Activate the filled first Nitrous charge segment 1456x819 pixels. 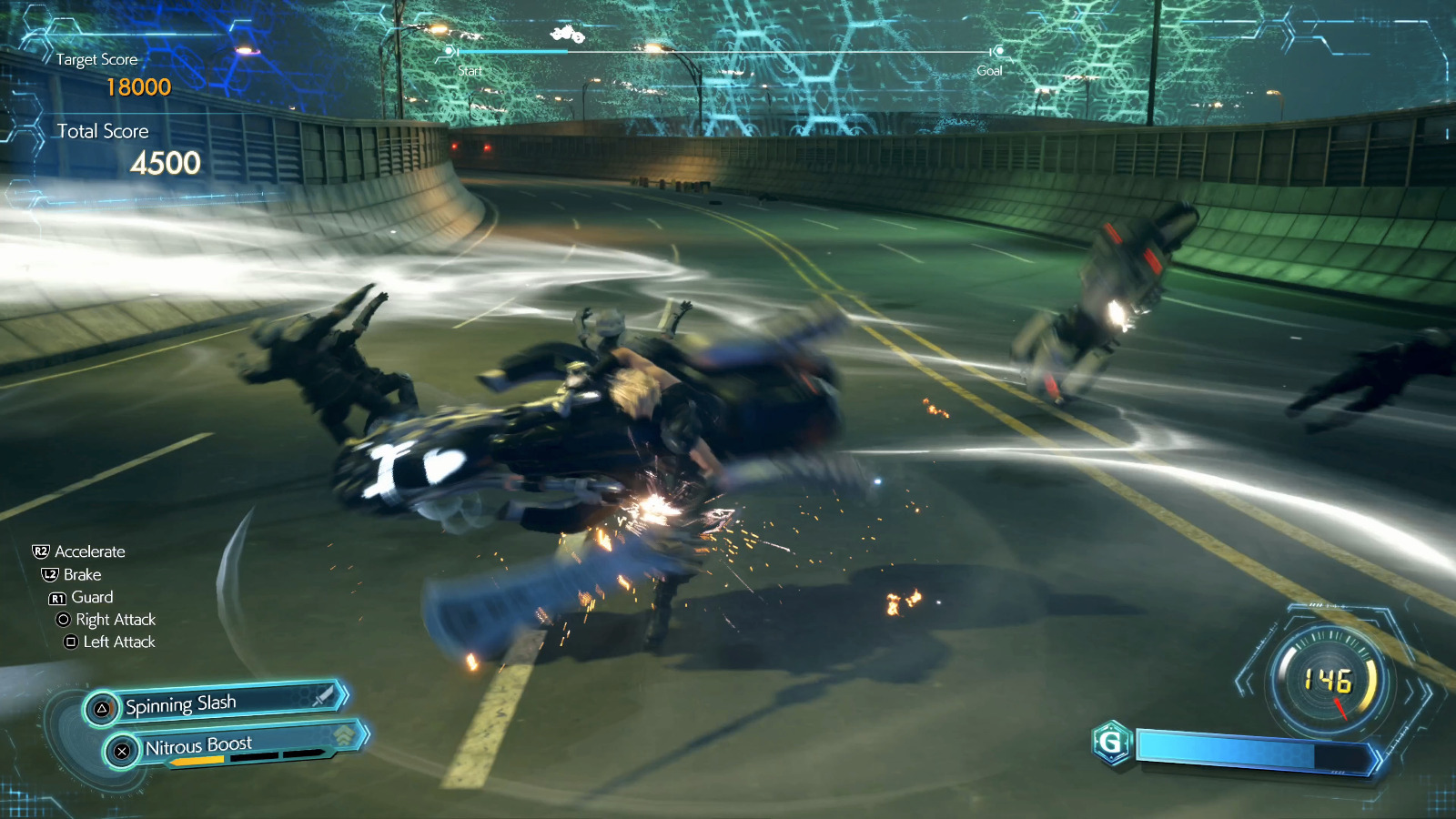[x=197, y=758]
